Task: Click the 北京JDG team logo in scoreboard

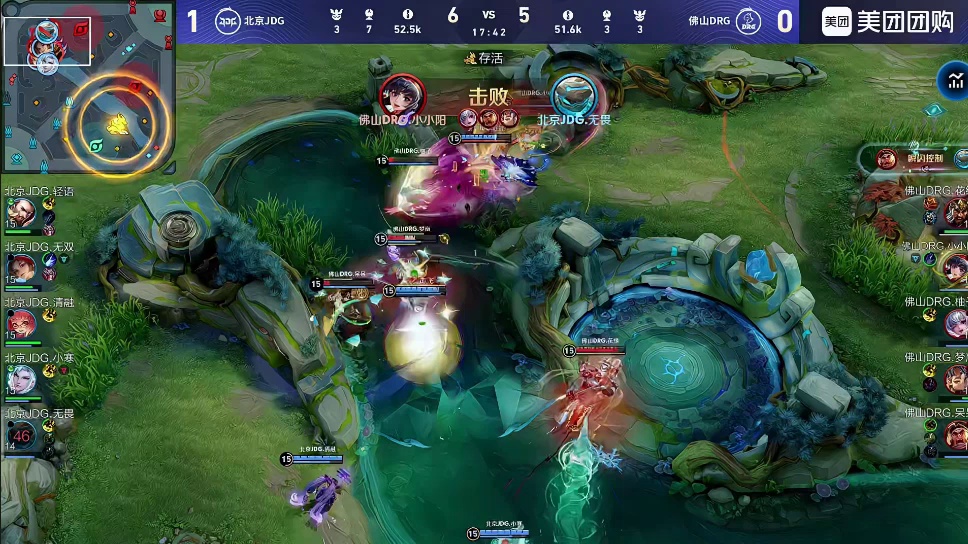Action: (x=228, y=22)
